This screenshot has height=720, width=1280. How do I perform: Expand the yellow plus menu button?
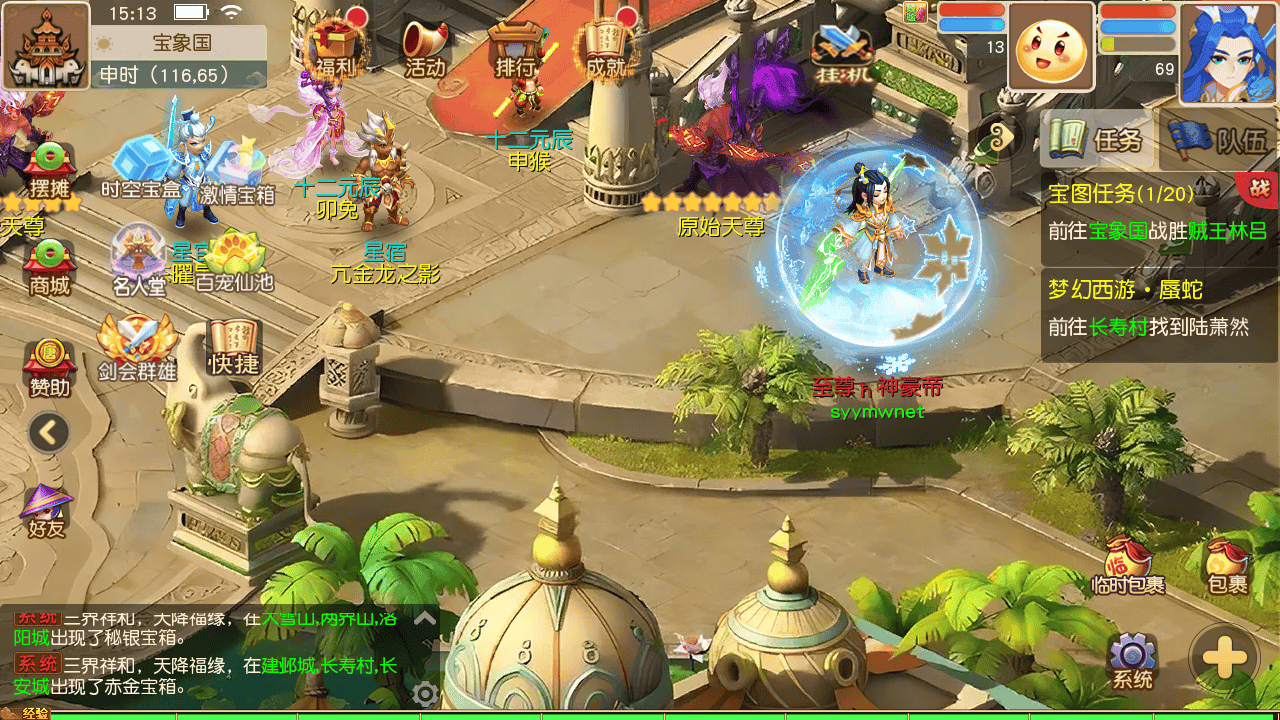point(1224,659)
